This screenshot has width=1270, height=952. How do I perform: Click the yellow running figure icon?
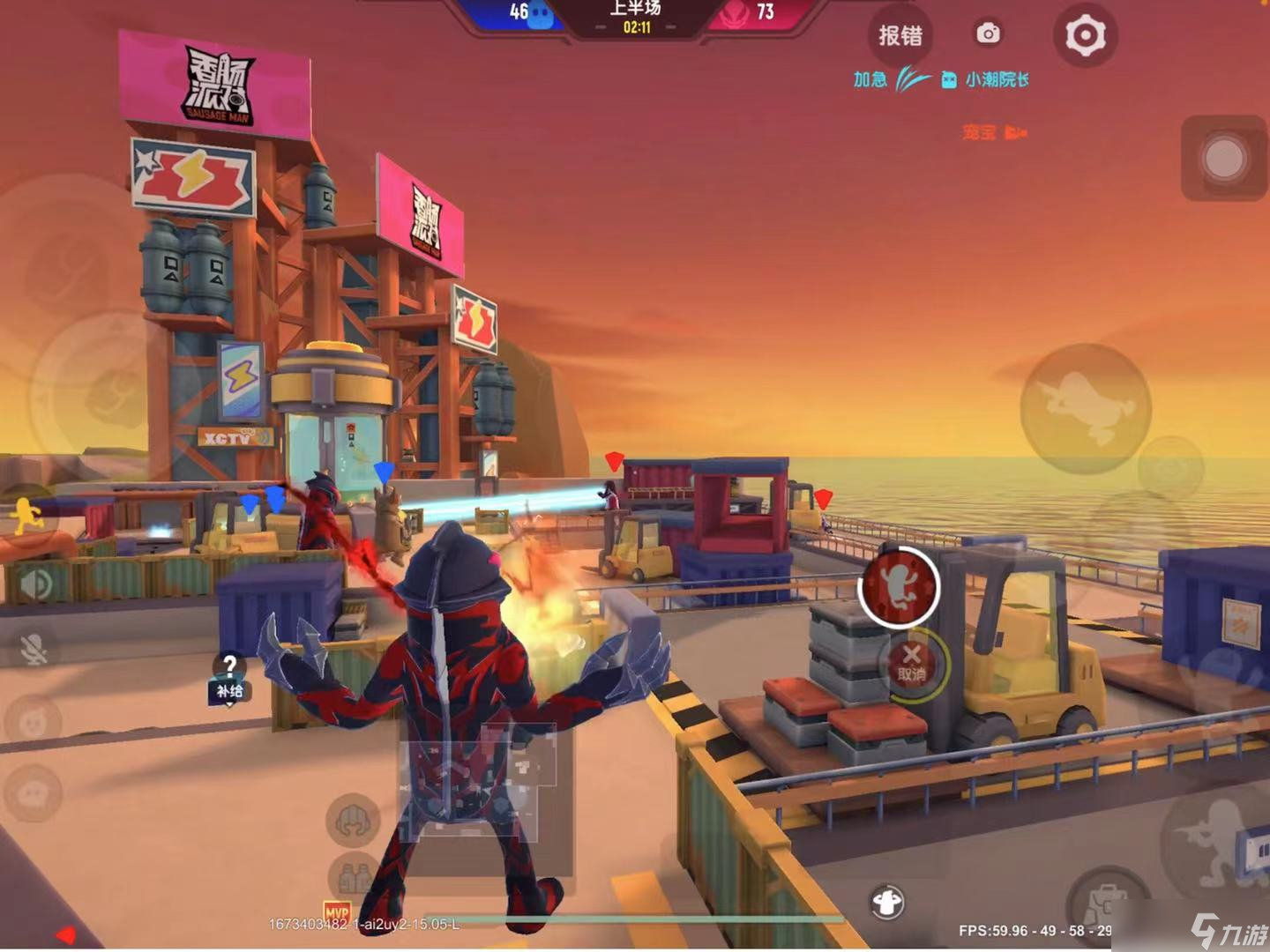[26, 517]
